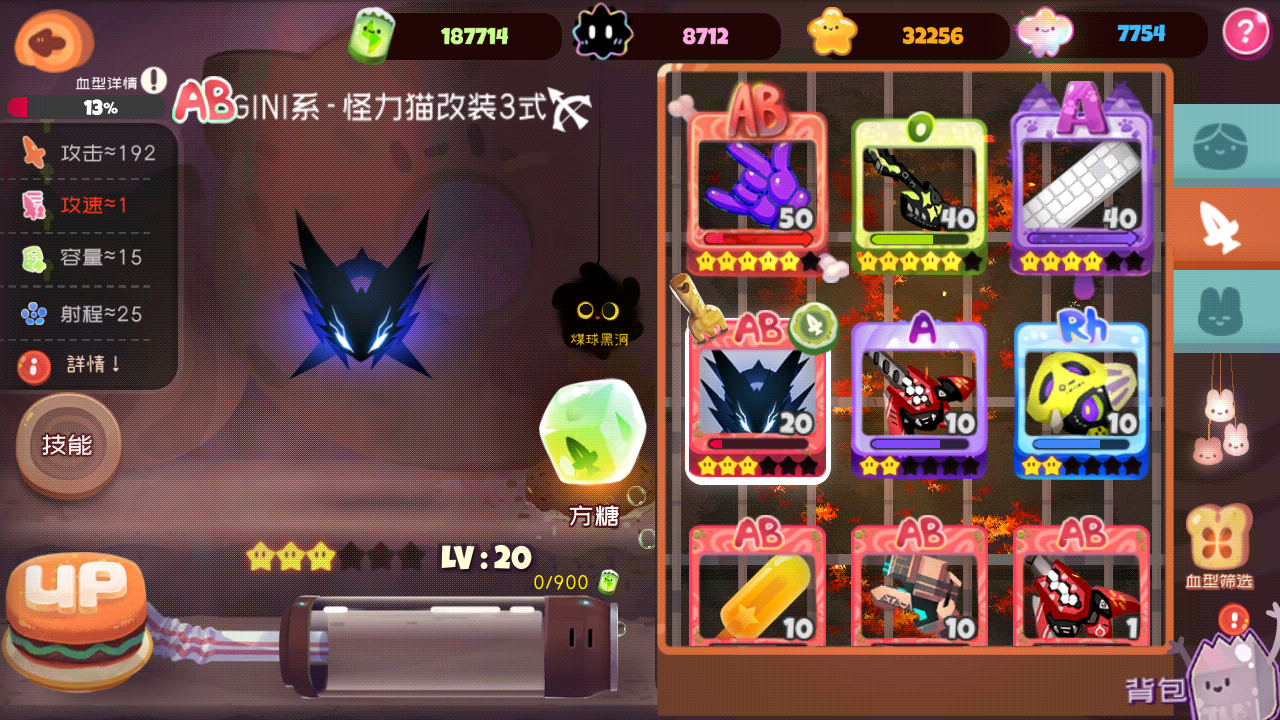
Task: Open the help question mark icon
Action: point(1247,33)
